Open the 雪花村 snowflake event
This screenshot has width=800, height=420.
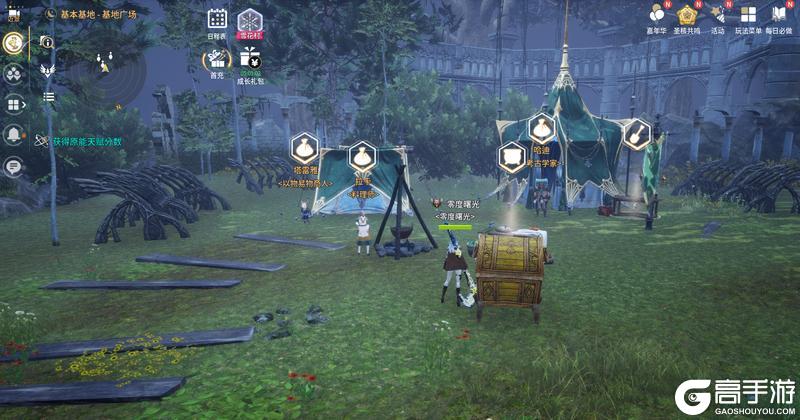[248, 20]
